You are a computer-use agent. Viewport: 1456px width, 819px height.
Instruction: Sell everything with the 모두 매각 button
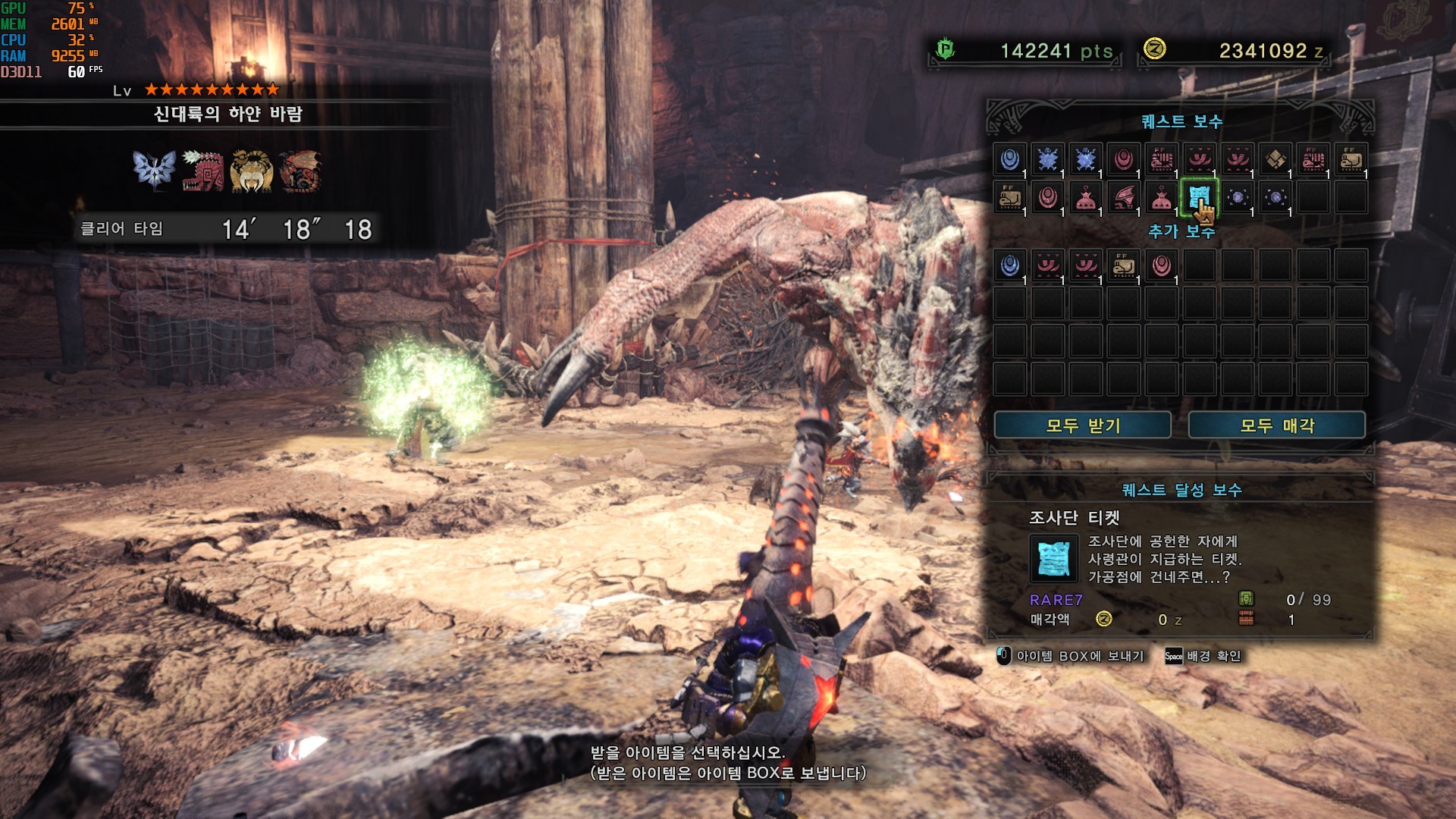1276,425
